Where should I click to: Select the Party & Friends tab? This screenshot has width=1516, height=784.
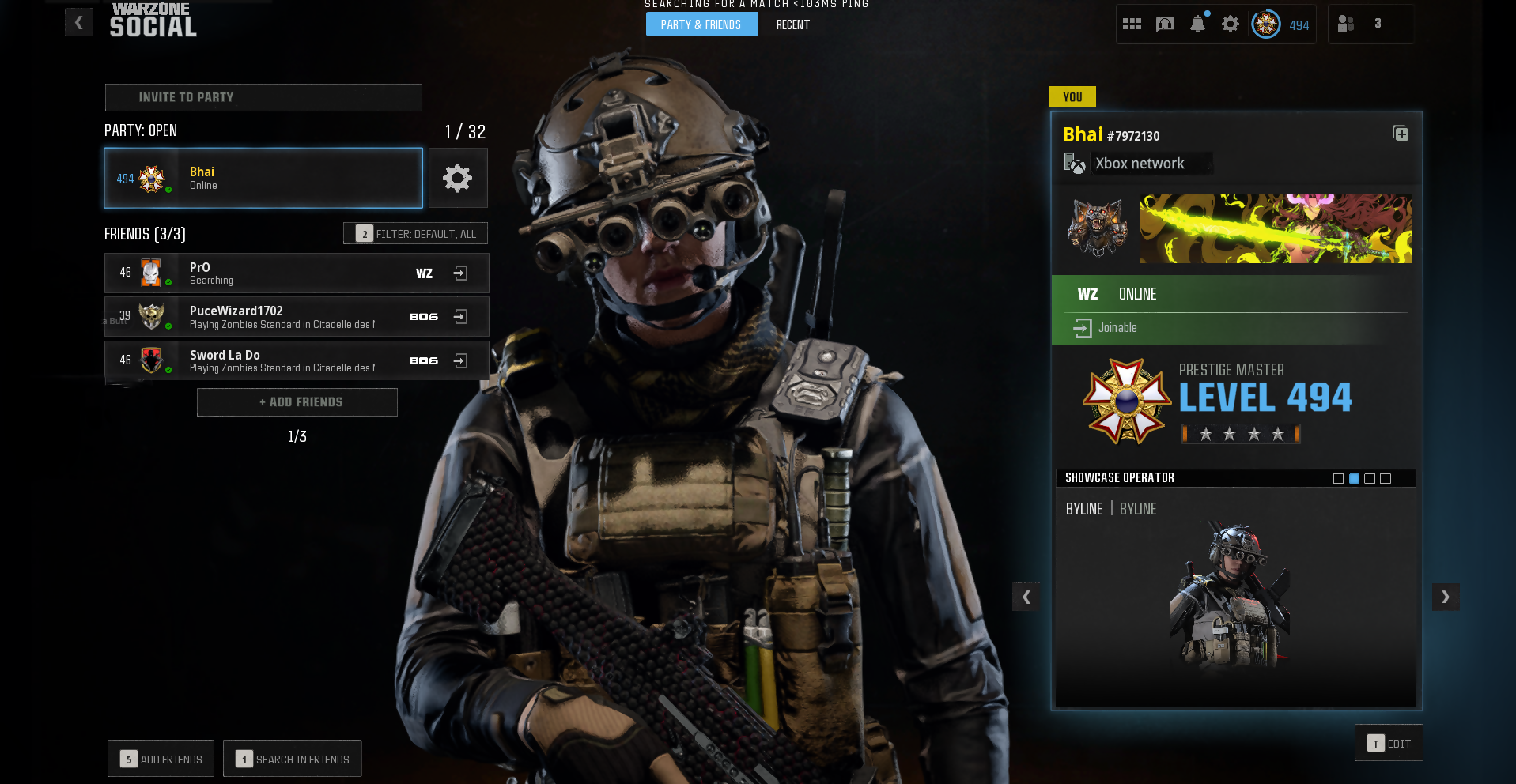(x=701, y=24)
